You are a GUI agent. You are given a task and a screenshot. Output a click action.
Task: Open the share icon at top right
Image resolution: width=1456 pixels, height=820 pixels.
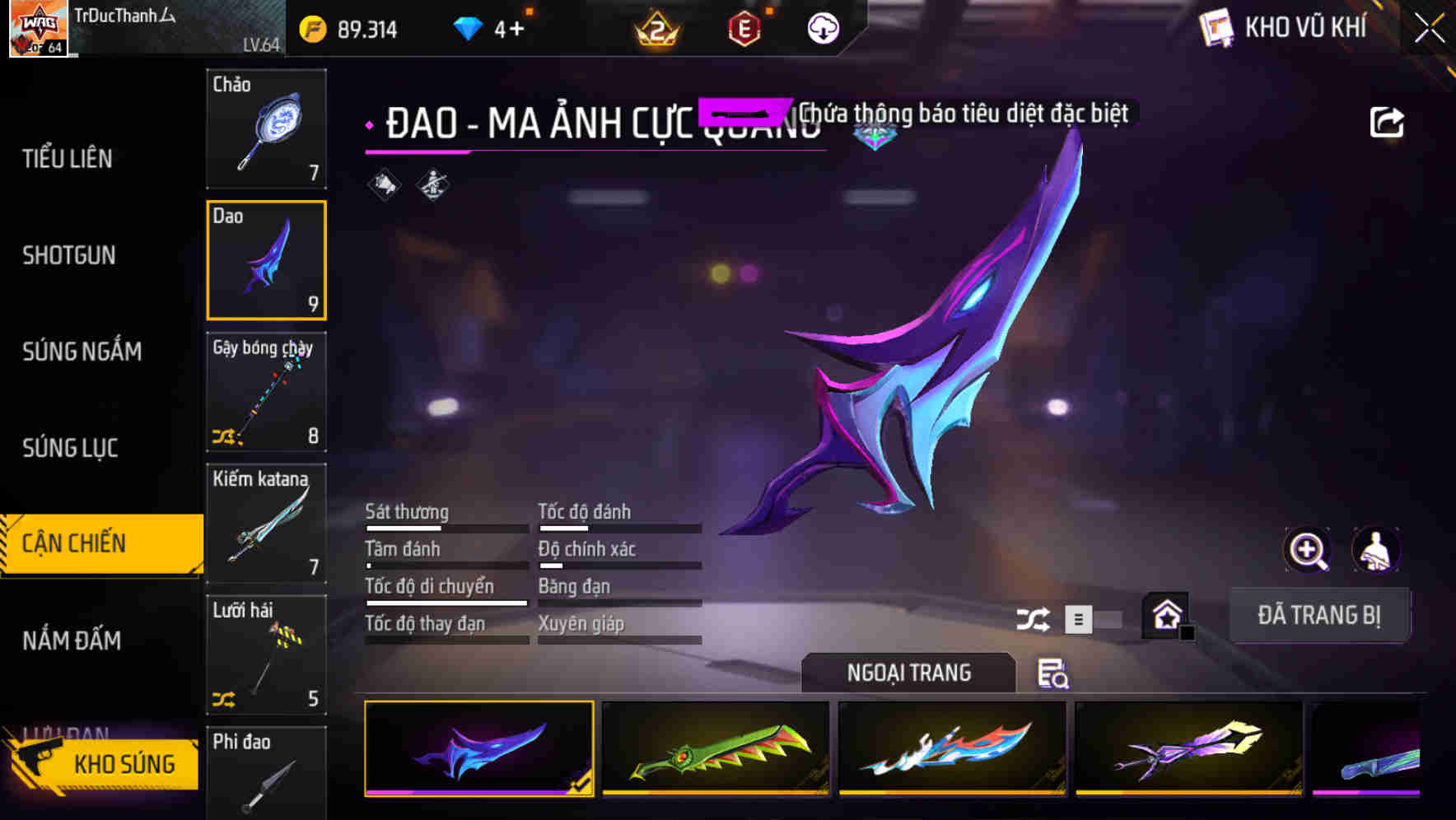click(1388, 121)
